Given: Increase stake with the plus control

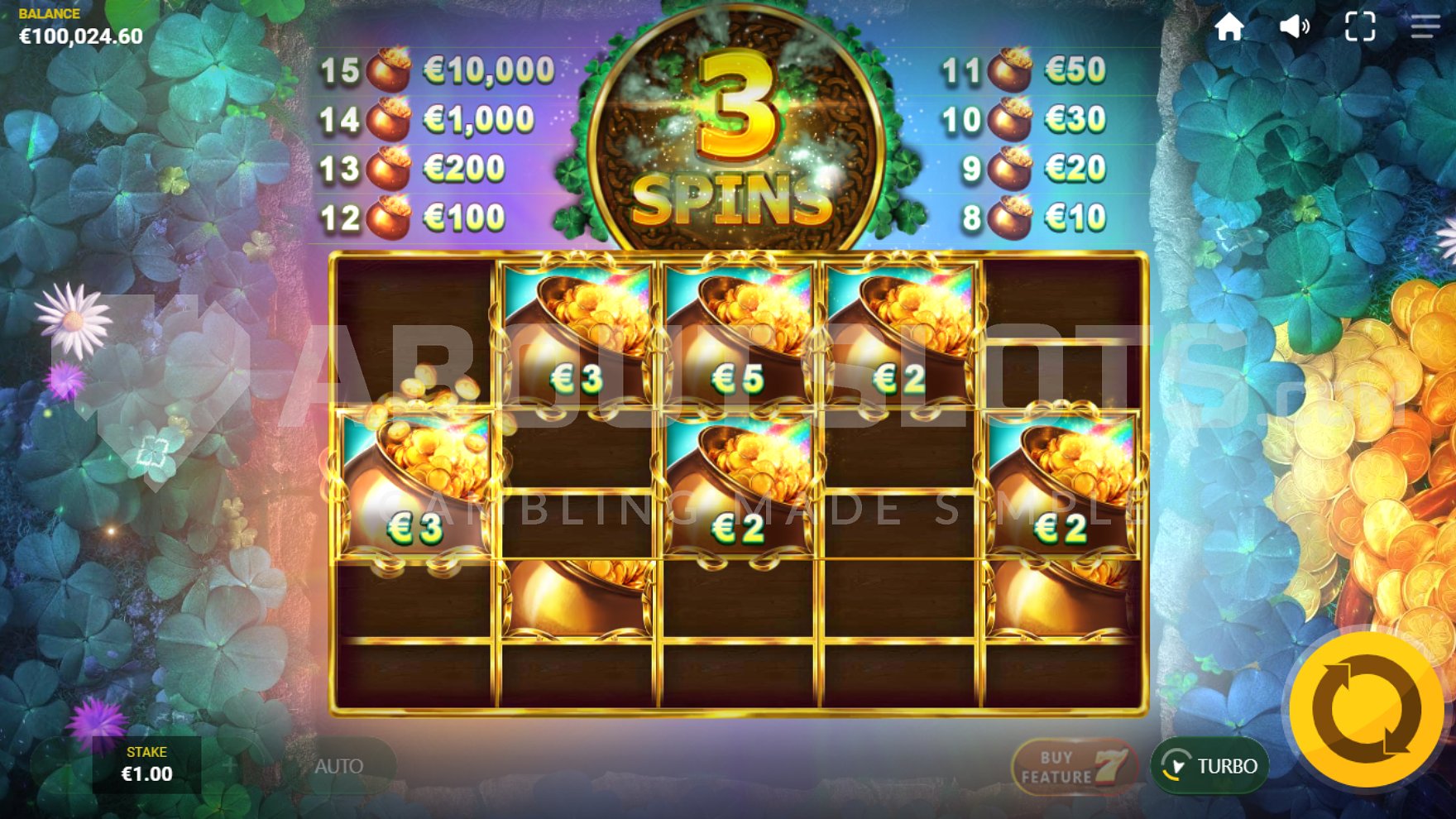Looking at the screenshot, I should 230,765.
